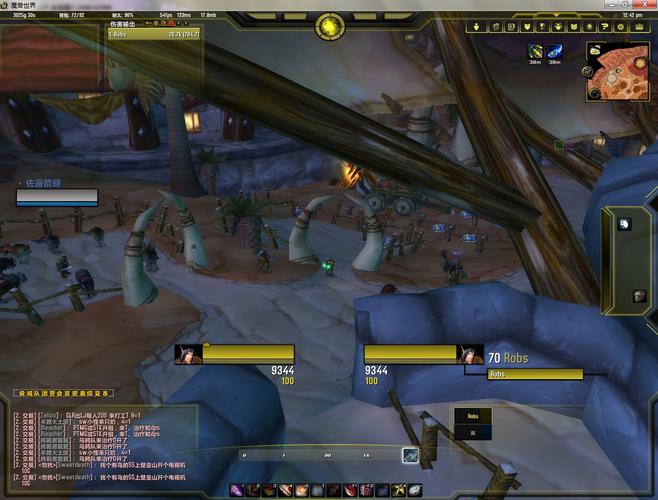Select the target-of-target Robs bar
The height and width of the screenshot is (500, 658).
[534, 374]
